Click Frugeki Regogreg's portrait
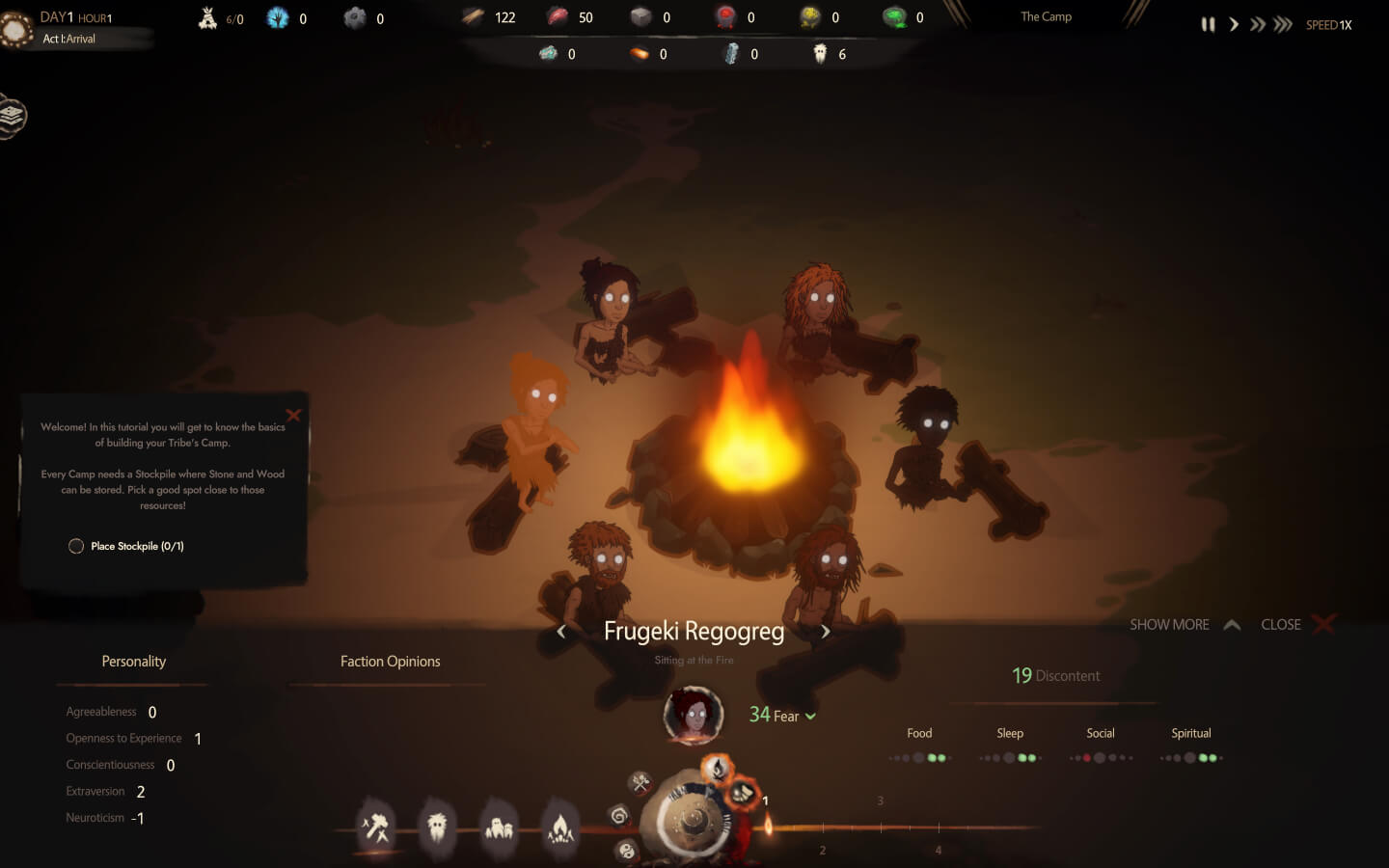Screen dimensions: 1389x868 (693, 715)
